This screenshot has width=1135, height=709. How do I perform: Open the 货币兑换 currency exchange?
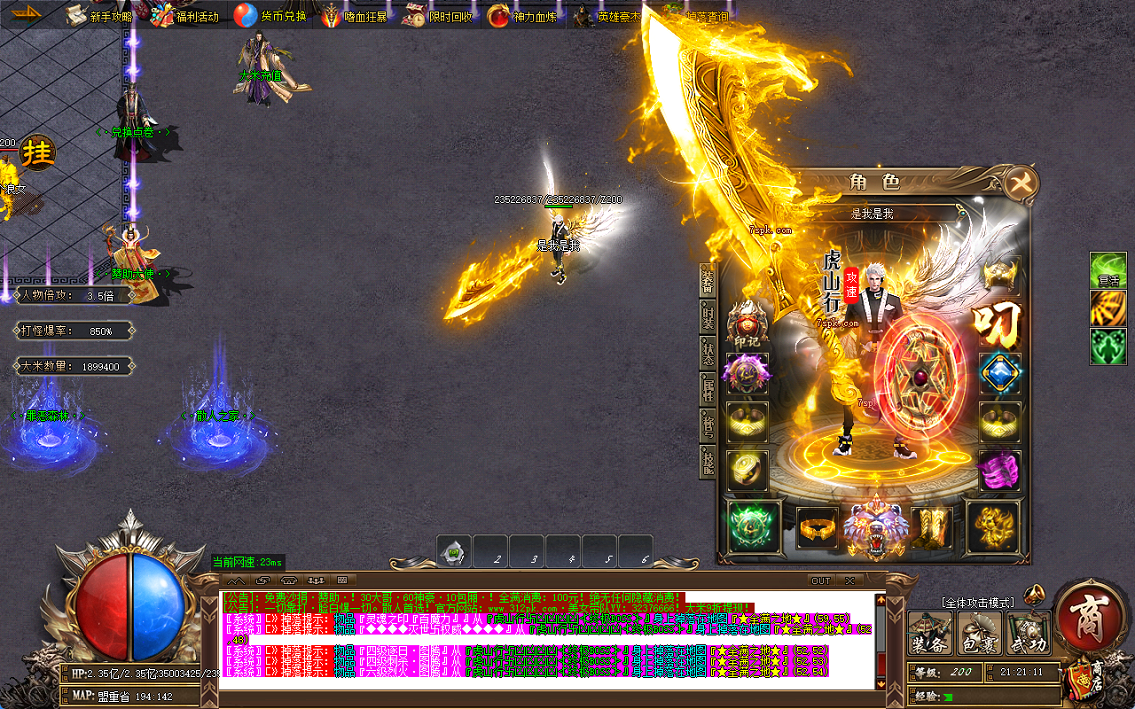point(270,16)
